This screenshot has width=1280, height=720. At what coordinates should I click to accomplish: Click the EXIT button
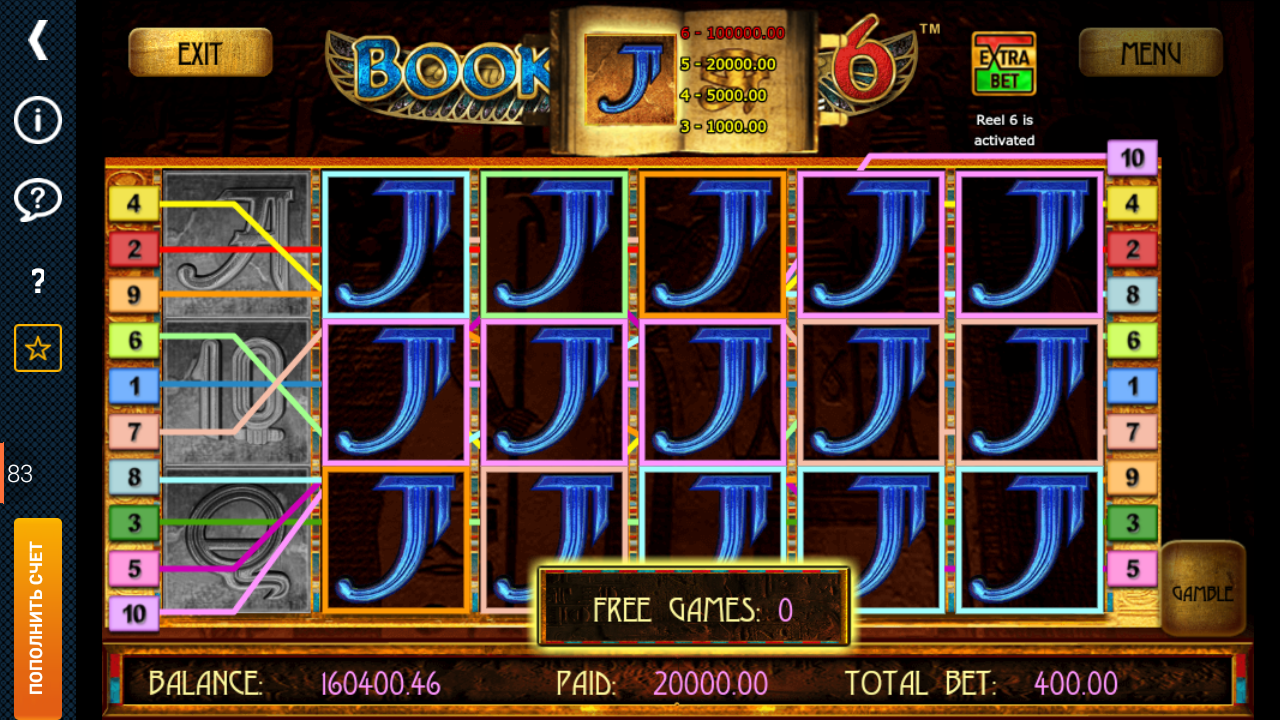pos(200,52)
